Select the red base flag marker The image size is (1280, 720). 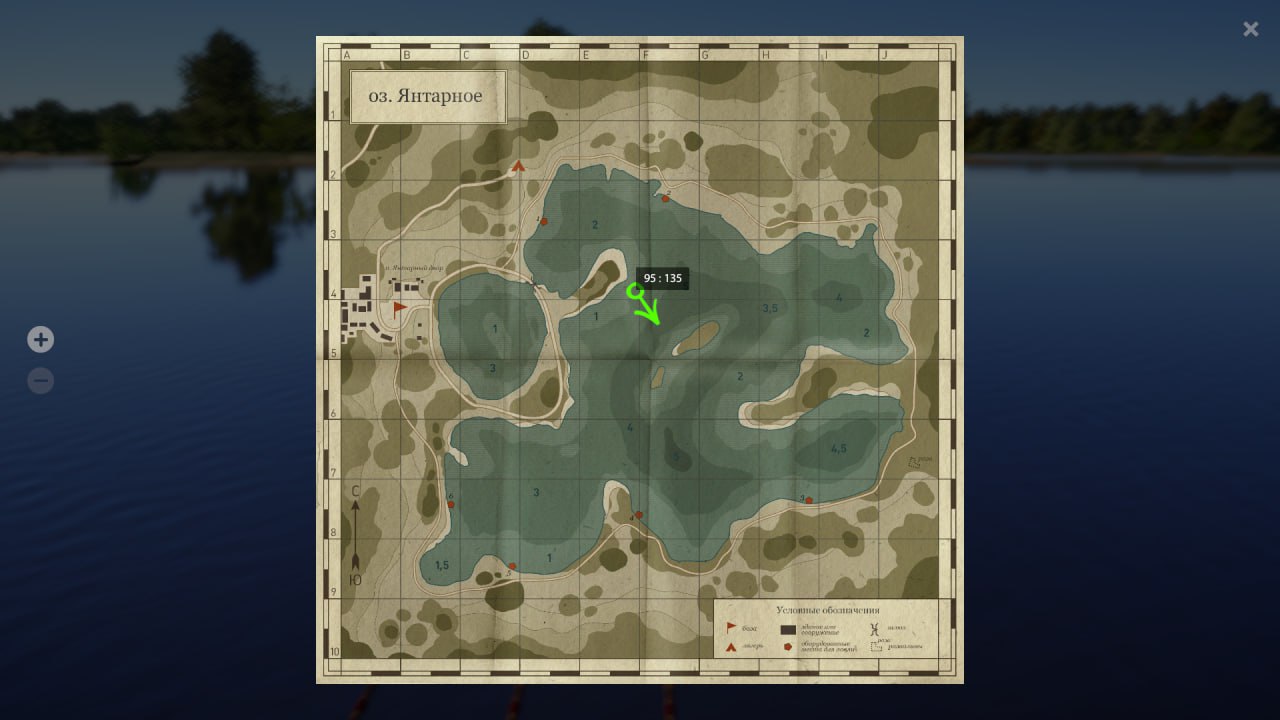(x=400, y=307)
